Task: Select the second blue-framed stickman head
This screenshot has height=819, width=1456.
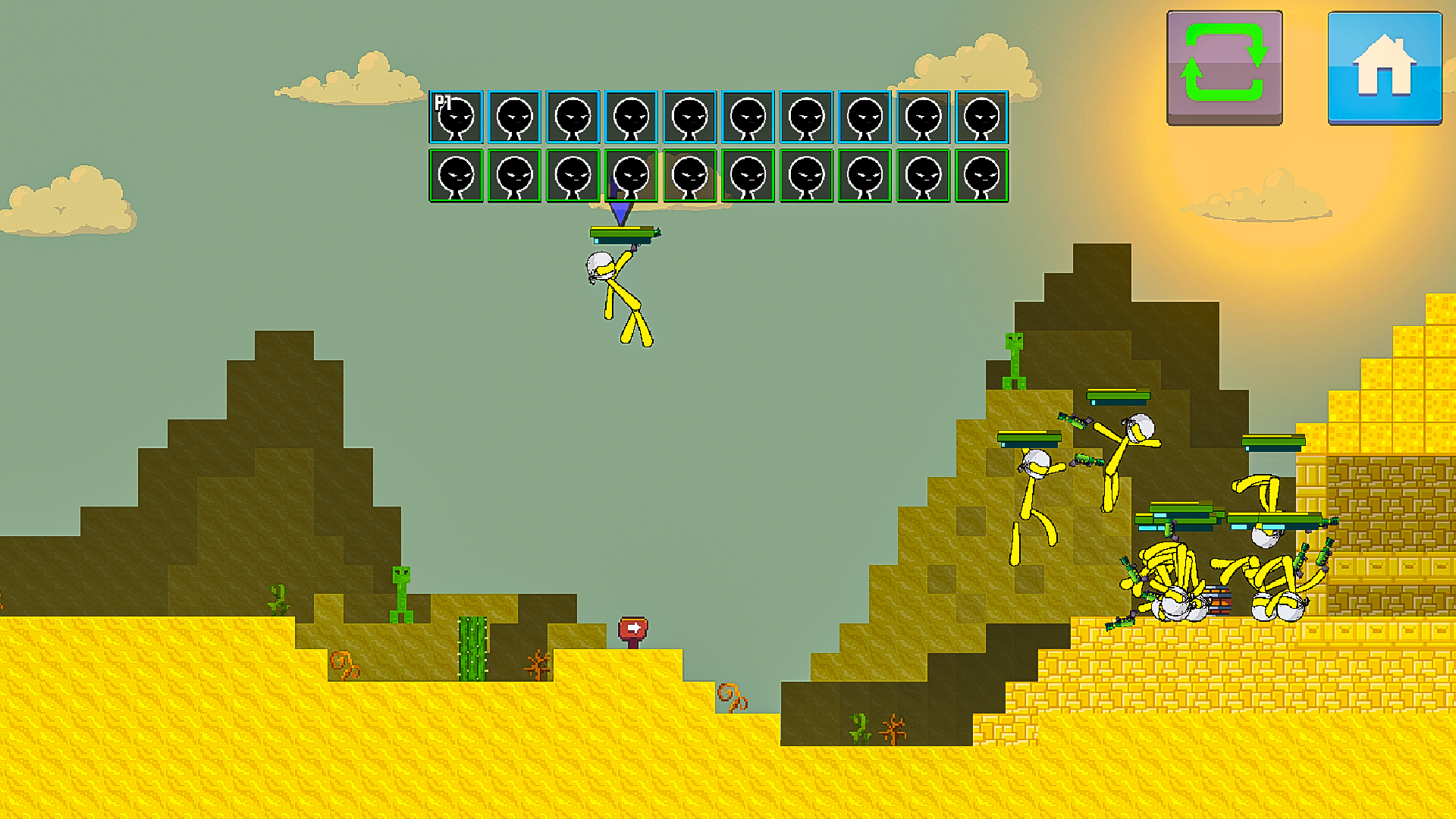Action: coord(513,118)
